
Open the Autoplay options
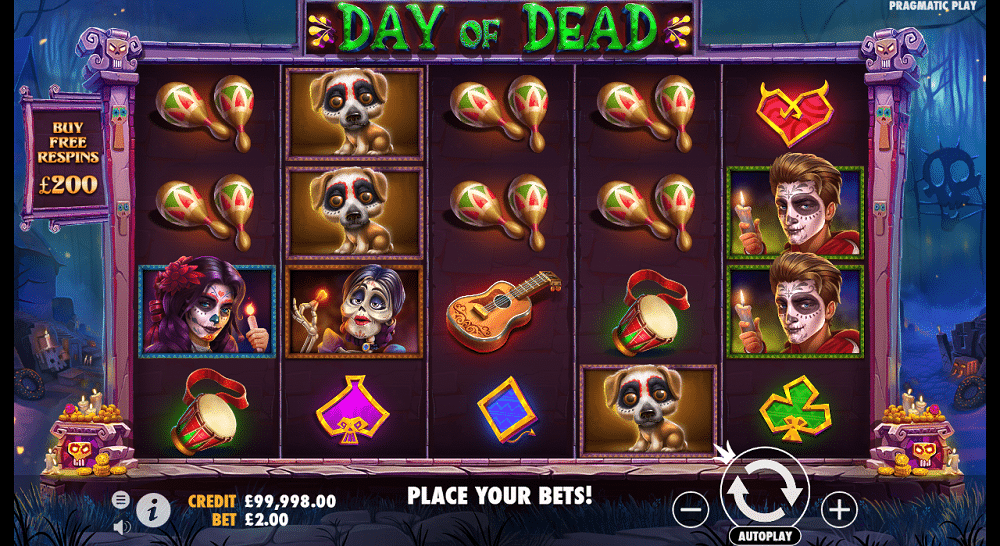point(765,535)
